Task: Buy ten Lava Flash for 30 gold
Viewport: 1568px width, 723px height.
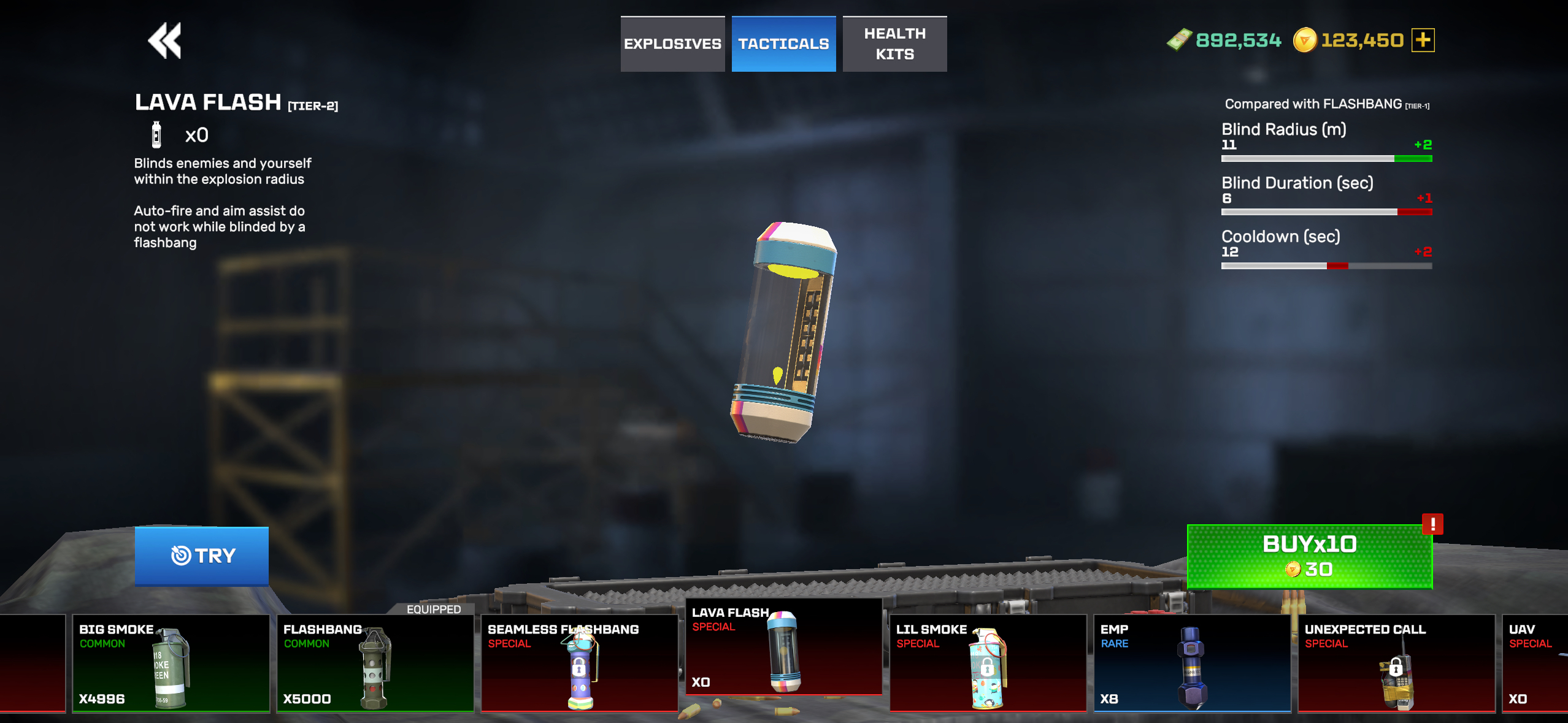Action: tap(1309, 556)
